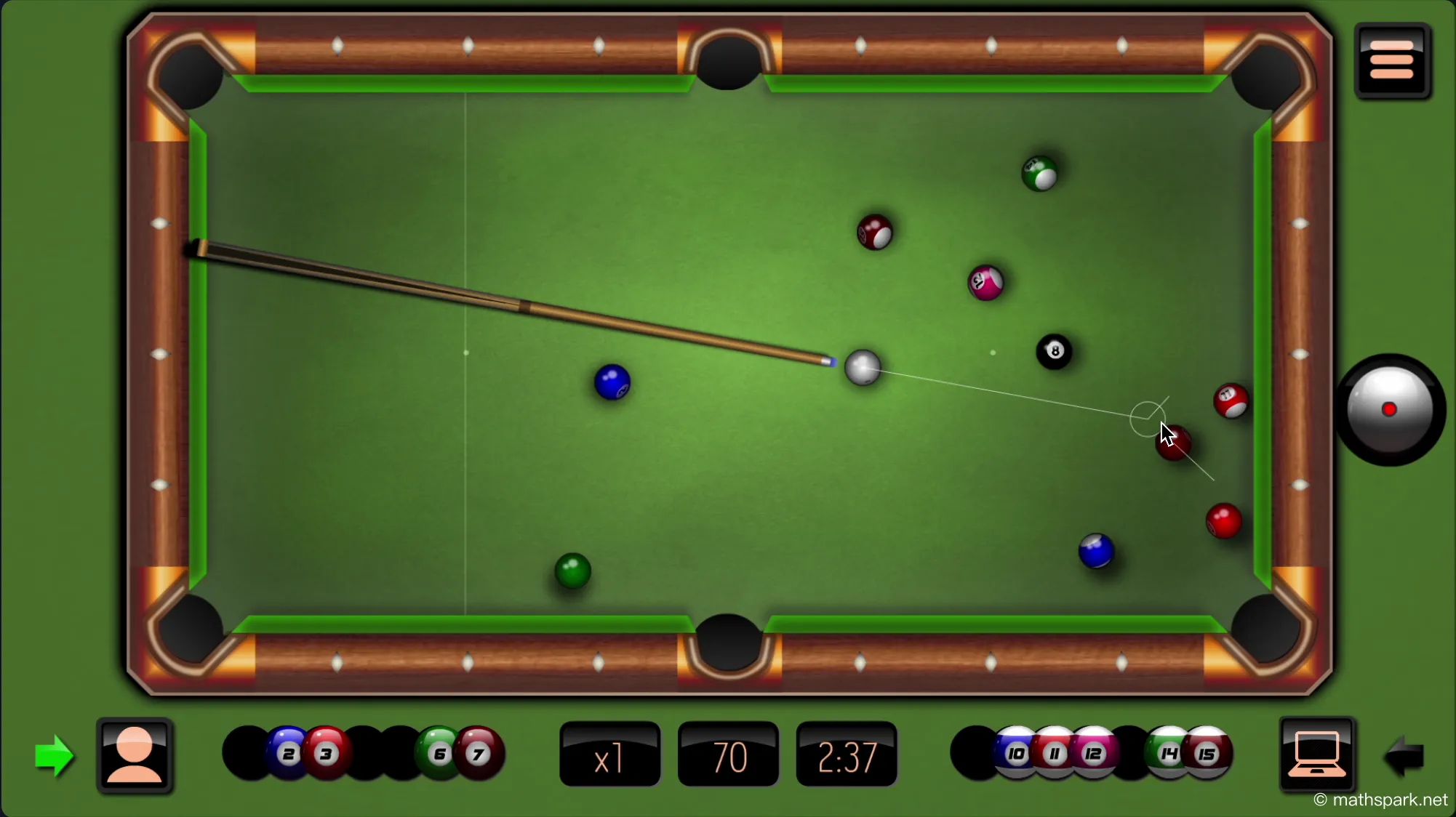Select the player avatar
Image resolution: width=1456 pixels, height=817 pixels.
click(x=135, y=756)
